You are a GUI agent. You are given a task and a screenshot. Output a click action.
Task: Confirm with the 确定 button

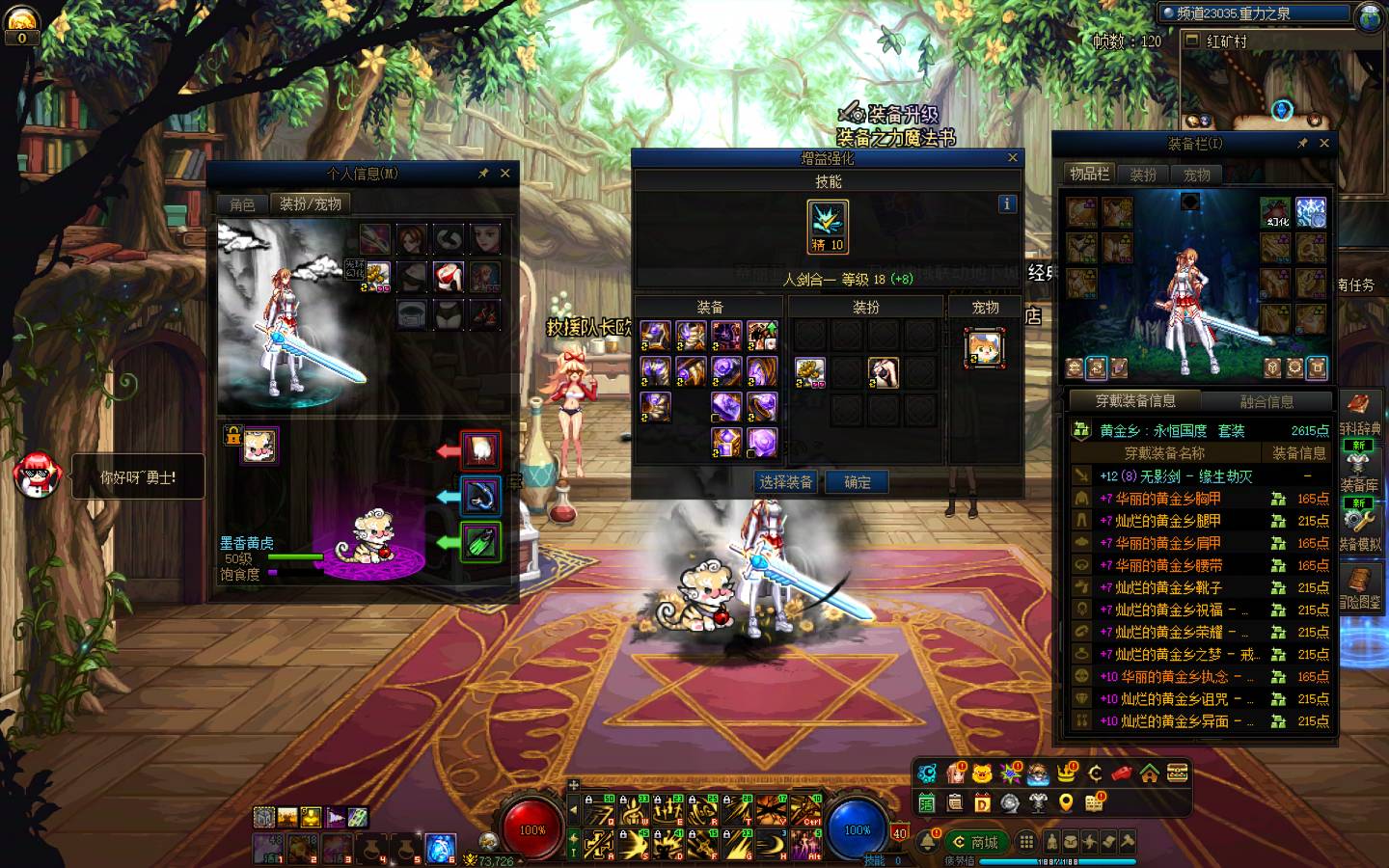click(x=858, y=482)
